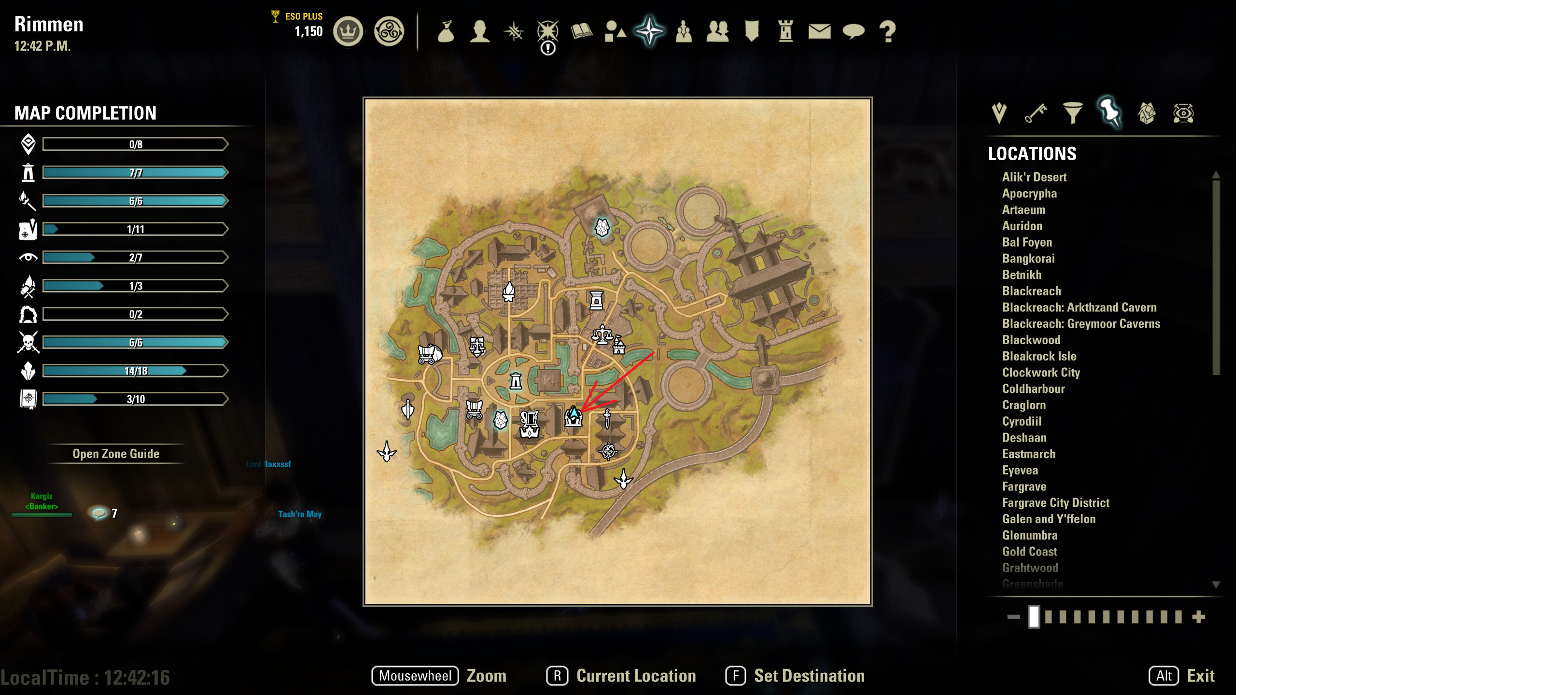Switch to the Quests arrow tab
Screen dimensions: 1568x695
(x=999, y=112)
